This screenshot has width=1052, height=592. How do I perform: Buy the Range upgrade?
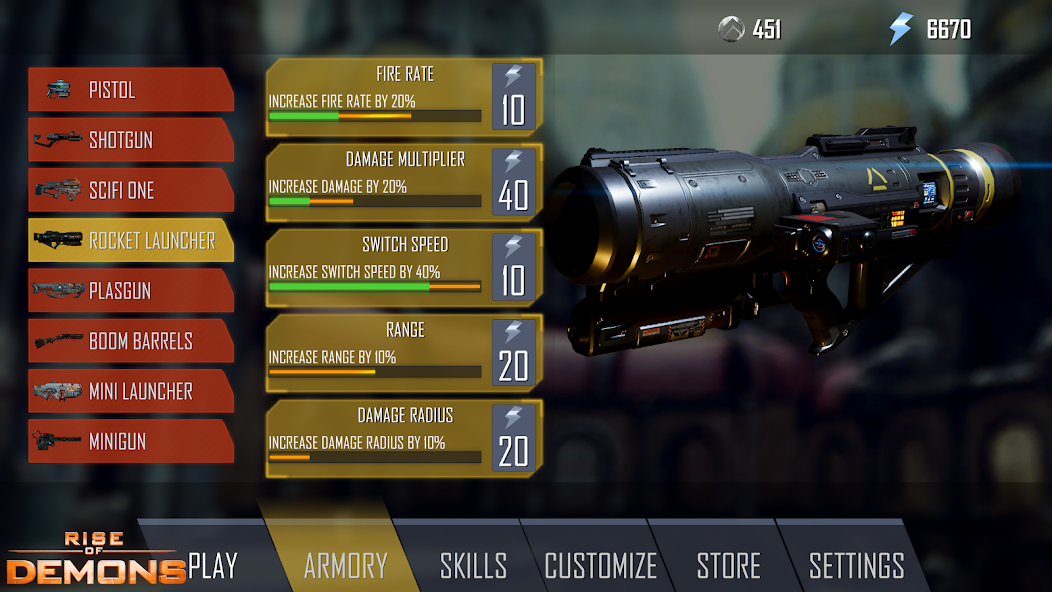(x=514, y=353)
